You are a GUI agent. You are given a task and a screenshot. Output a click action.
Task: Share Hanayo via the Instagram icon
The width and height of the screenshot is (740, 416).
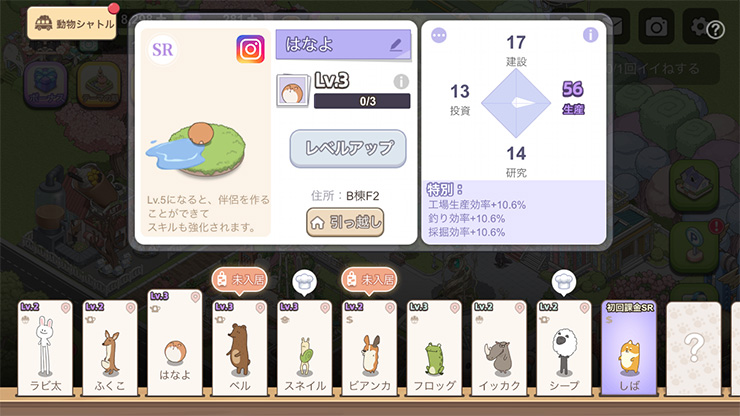click(x=250, y=49)
